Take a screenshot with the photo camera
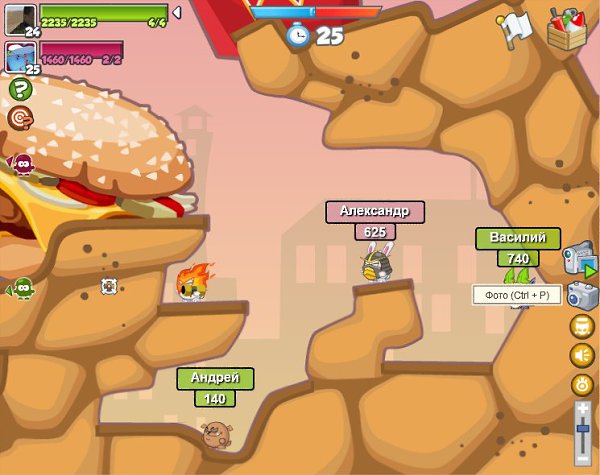This screenshot has width=600, height=475. coord(581,295)
